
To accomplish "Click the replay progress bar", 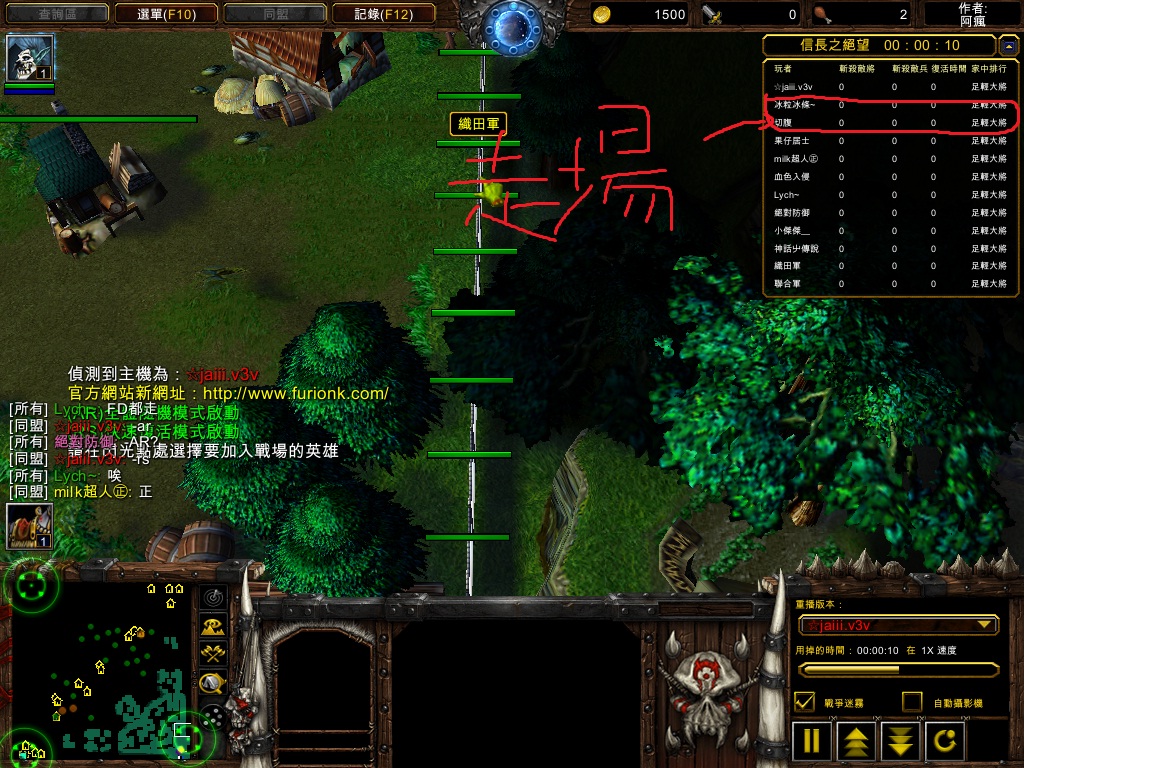I will tap(898, 669).
